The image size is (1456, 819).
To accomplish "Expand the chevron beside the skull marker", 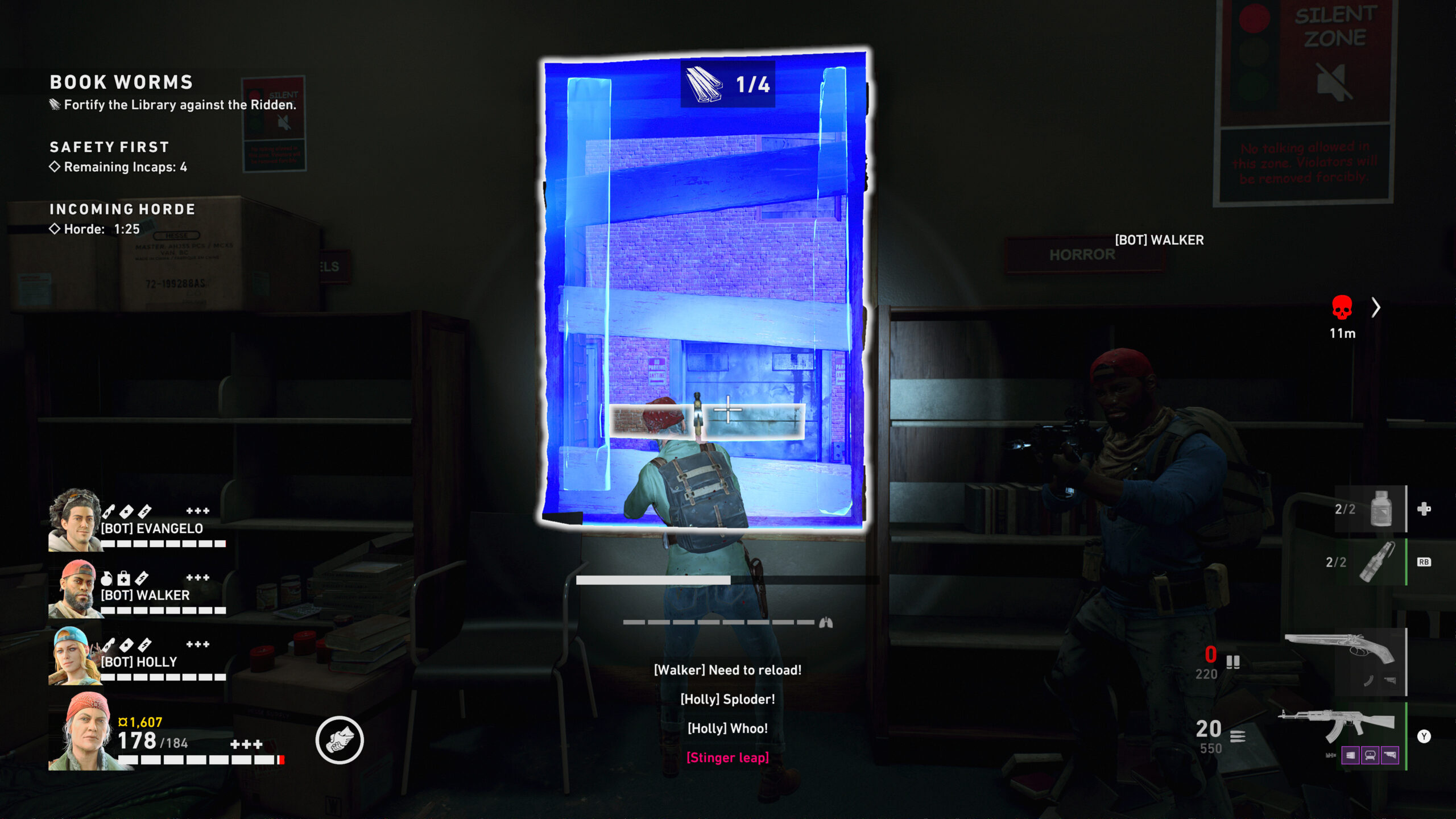I will pyautogui.click(x=1376, y=308).
